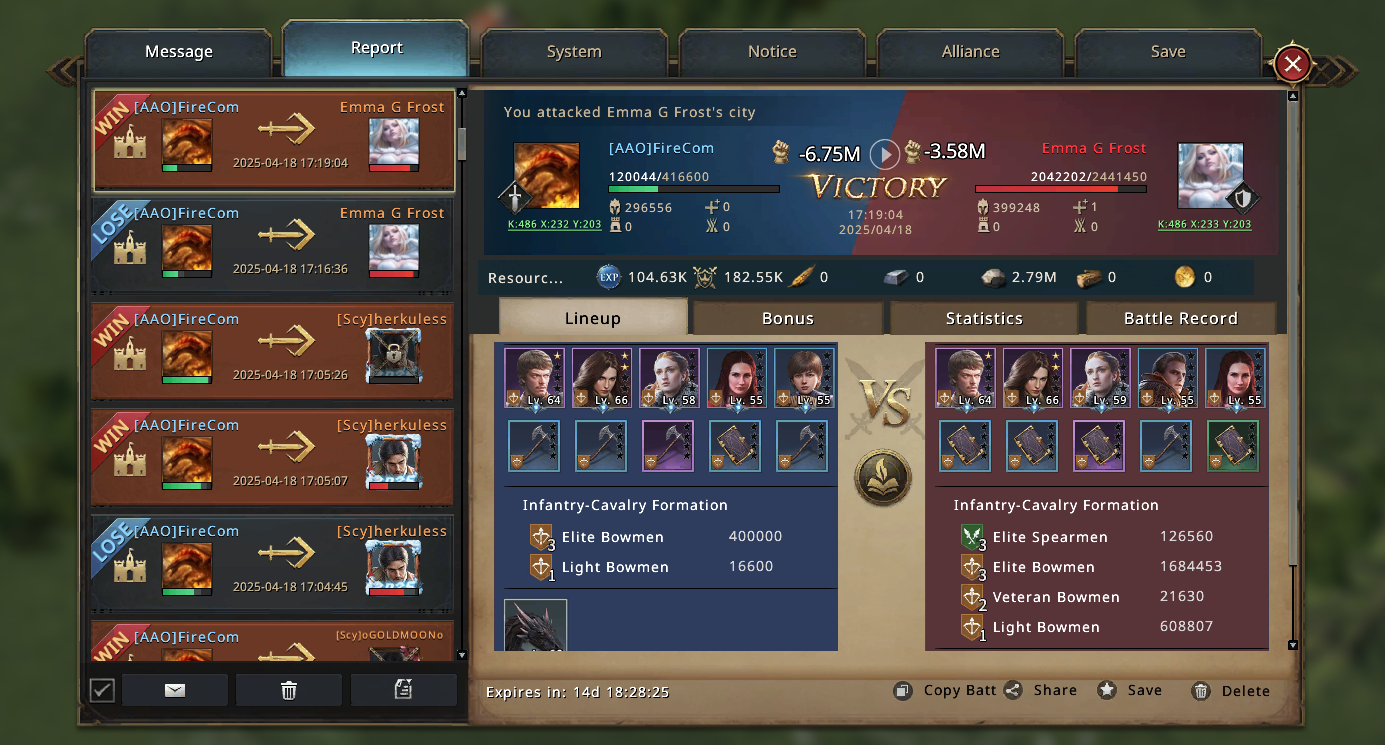Image resolution: width=1385 pixels, height=745 pixels.
Task: Open the Alliance tab
Action: 970,52
